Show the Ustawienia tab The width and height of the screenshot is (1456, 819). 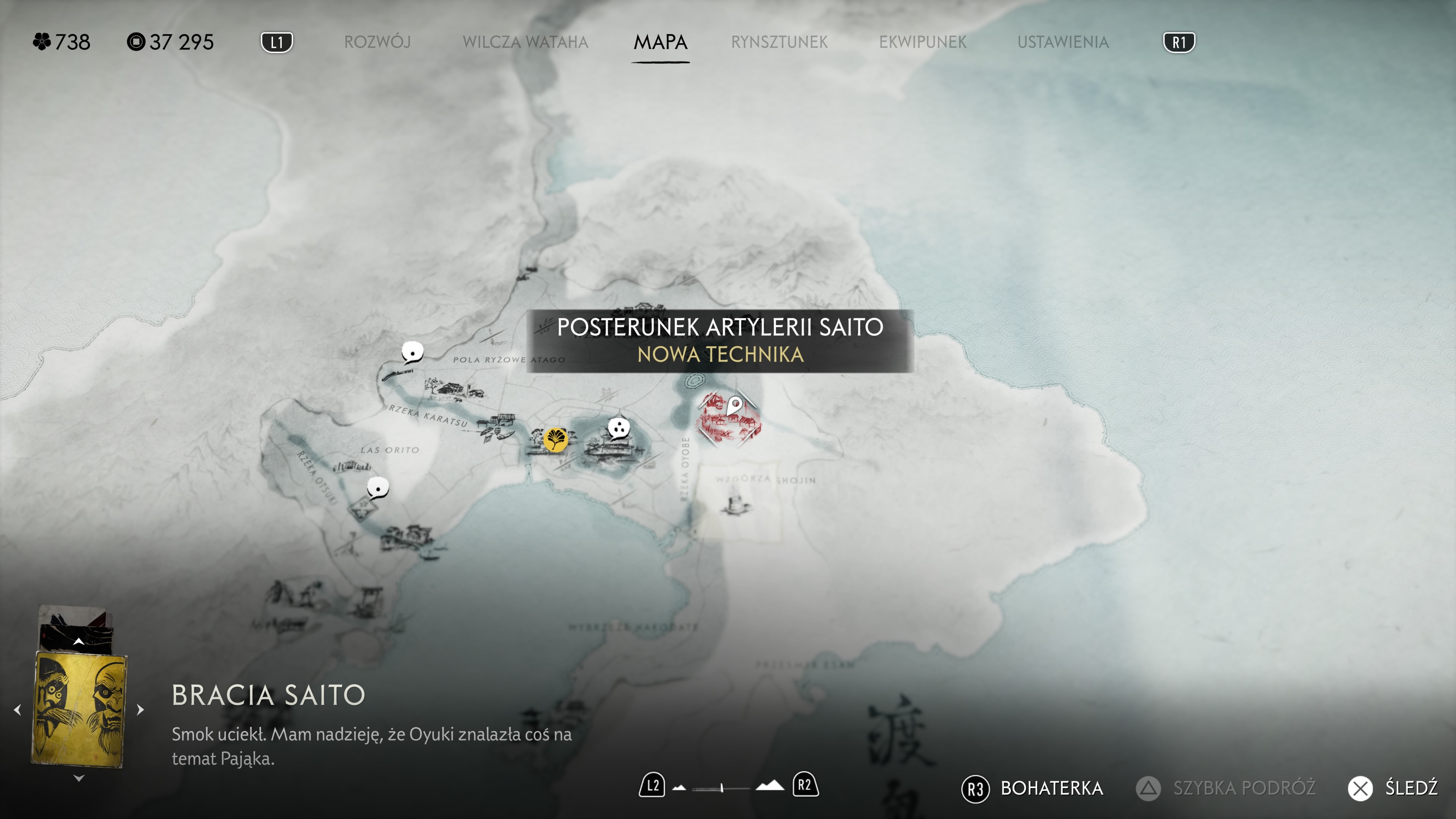tap(1062, 42)
